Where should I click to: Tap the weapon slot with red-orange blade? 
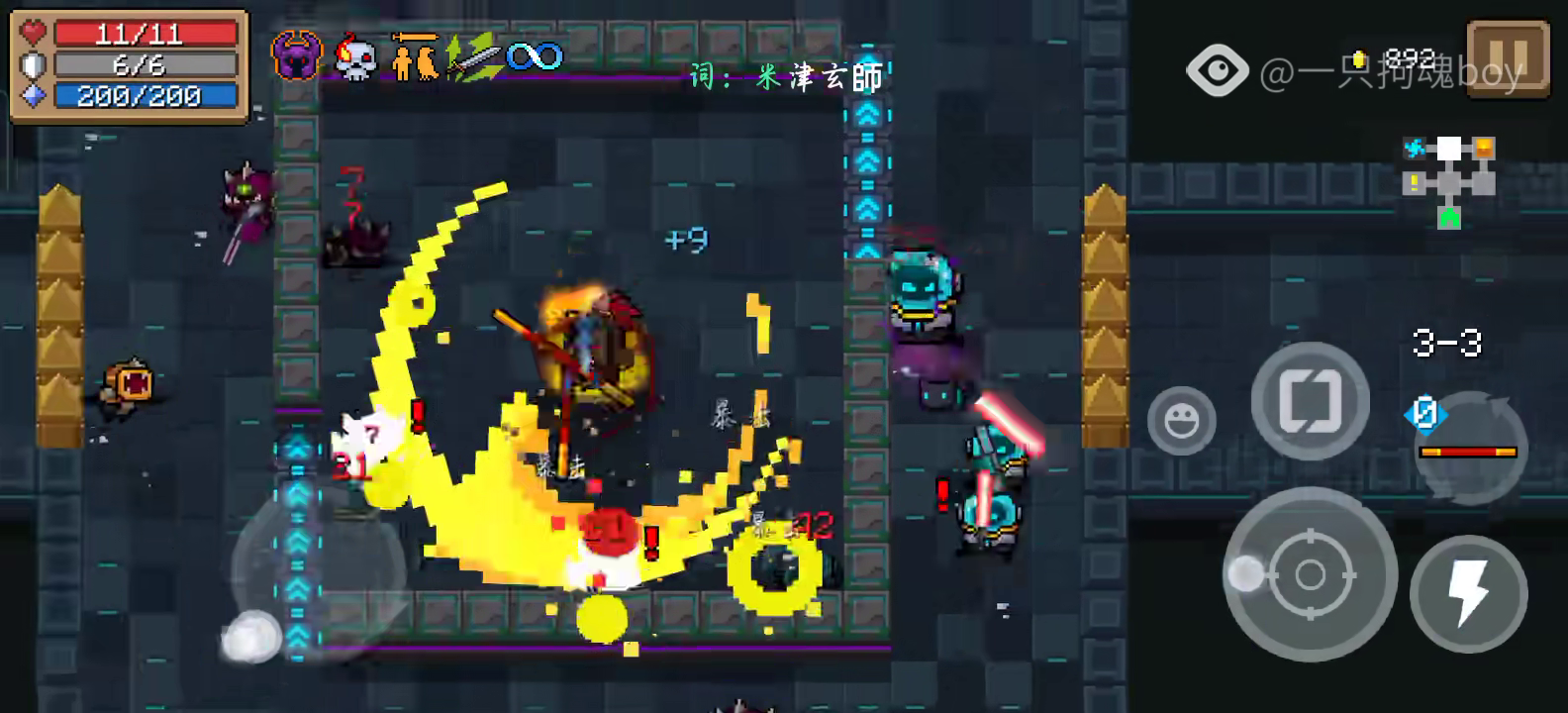[x=1468, y=449]
